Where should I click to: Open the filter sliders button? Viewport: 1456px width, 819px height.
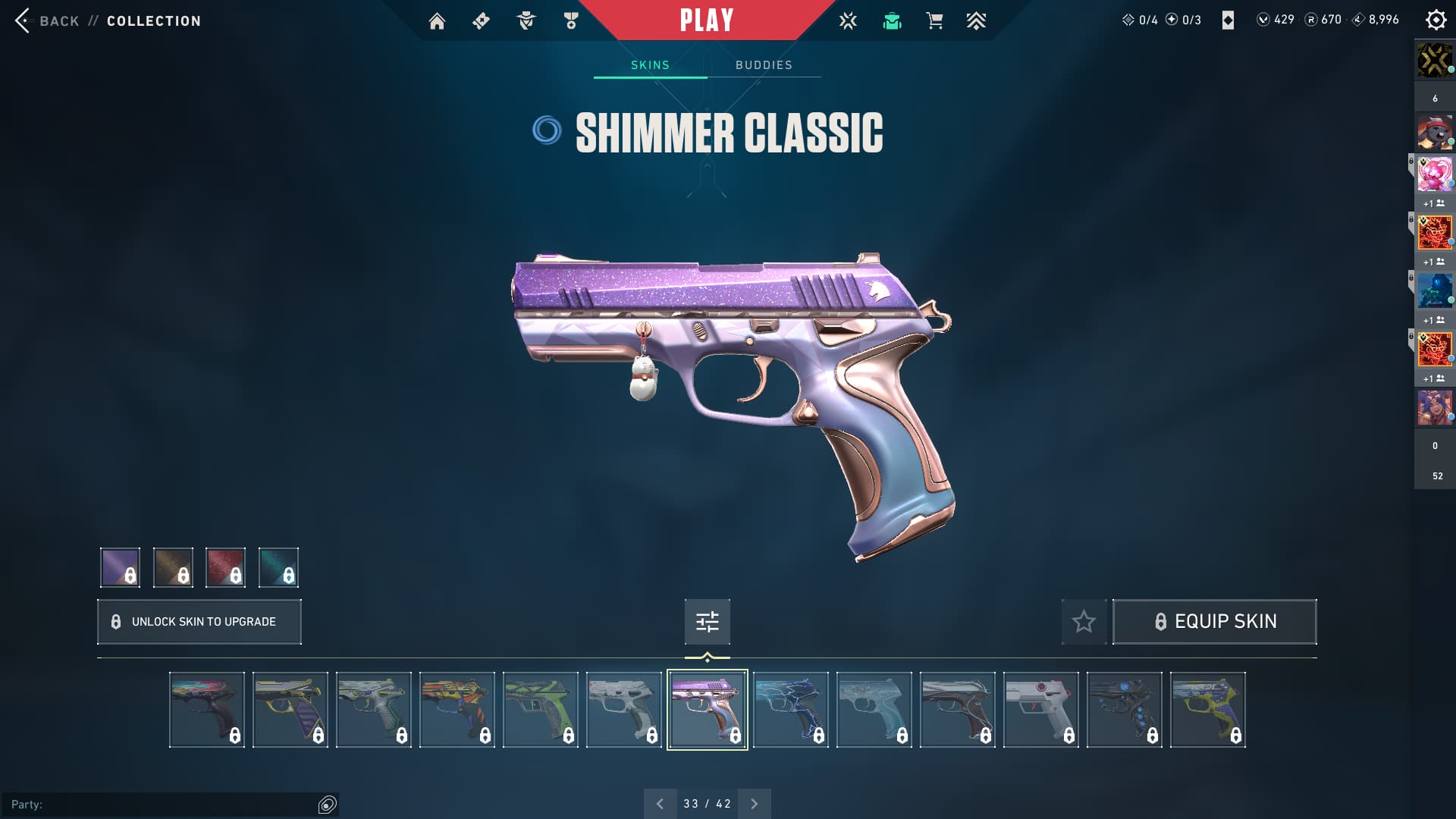707,622
